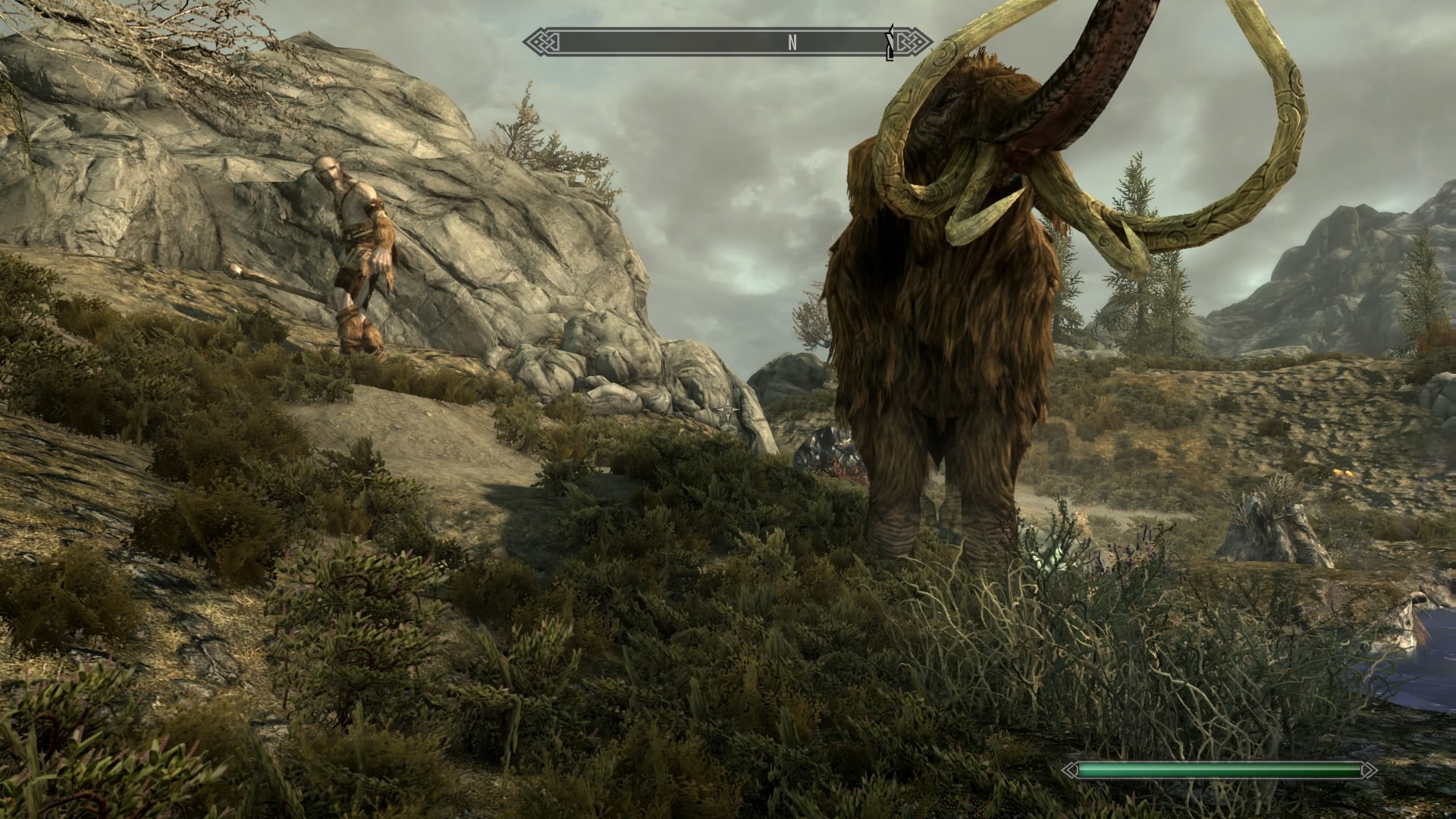The image size is (1456, 819).
Task: Select the north marker on the compass
Action: [792, 43]
